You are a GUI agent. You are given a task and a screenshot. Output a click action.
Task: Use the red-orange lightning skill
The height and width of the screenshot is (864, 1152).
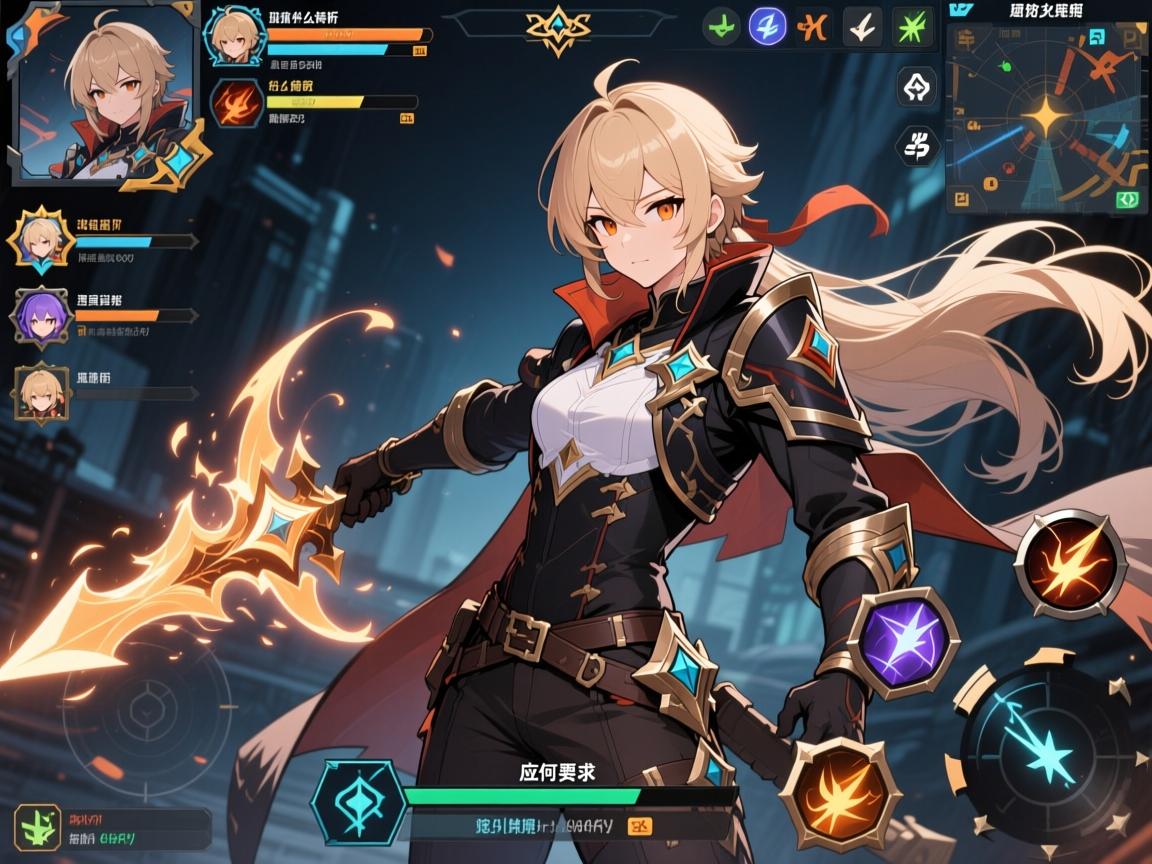(1069, 563)
